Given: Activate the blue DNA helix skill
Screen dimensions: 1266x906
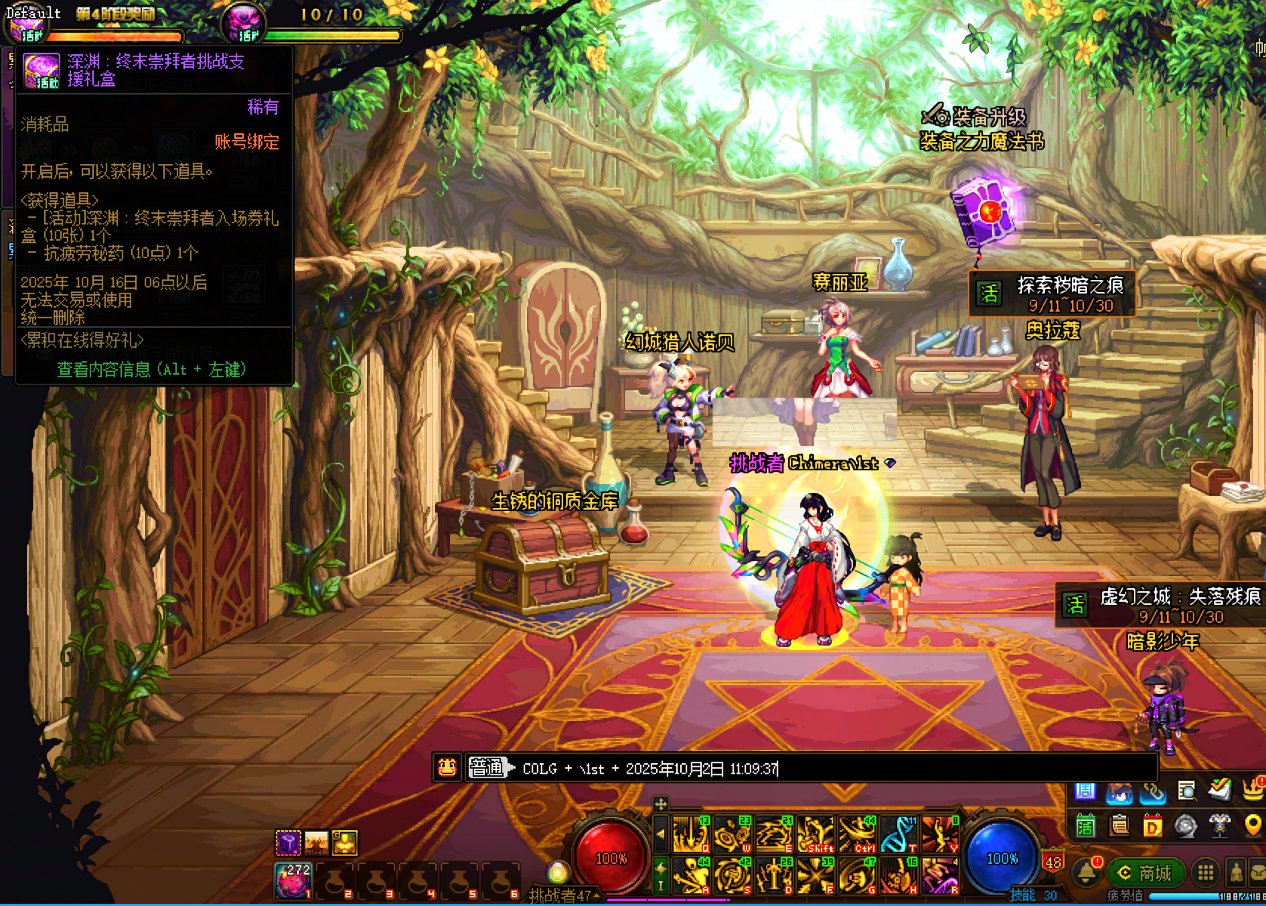Looking at the screenshot, I should (x=899, y=834).
